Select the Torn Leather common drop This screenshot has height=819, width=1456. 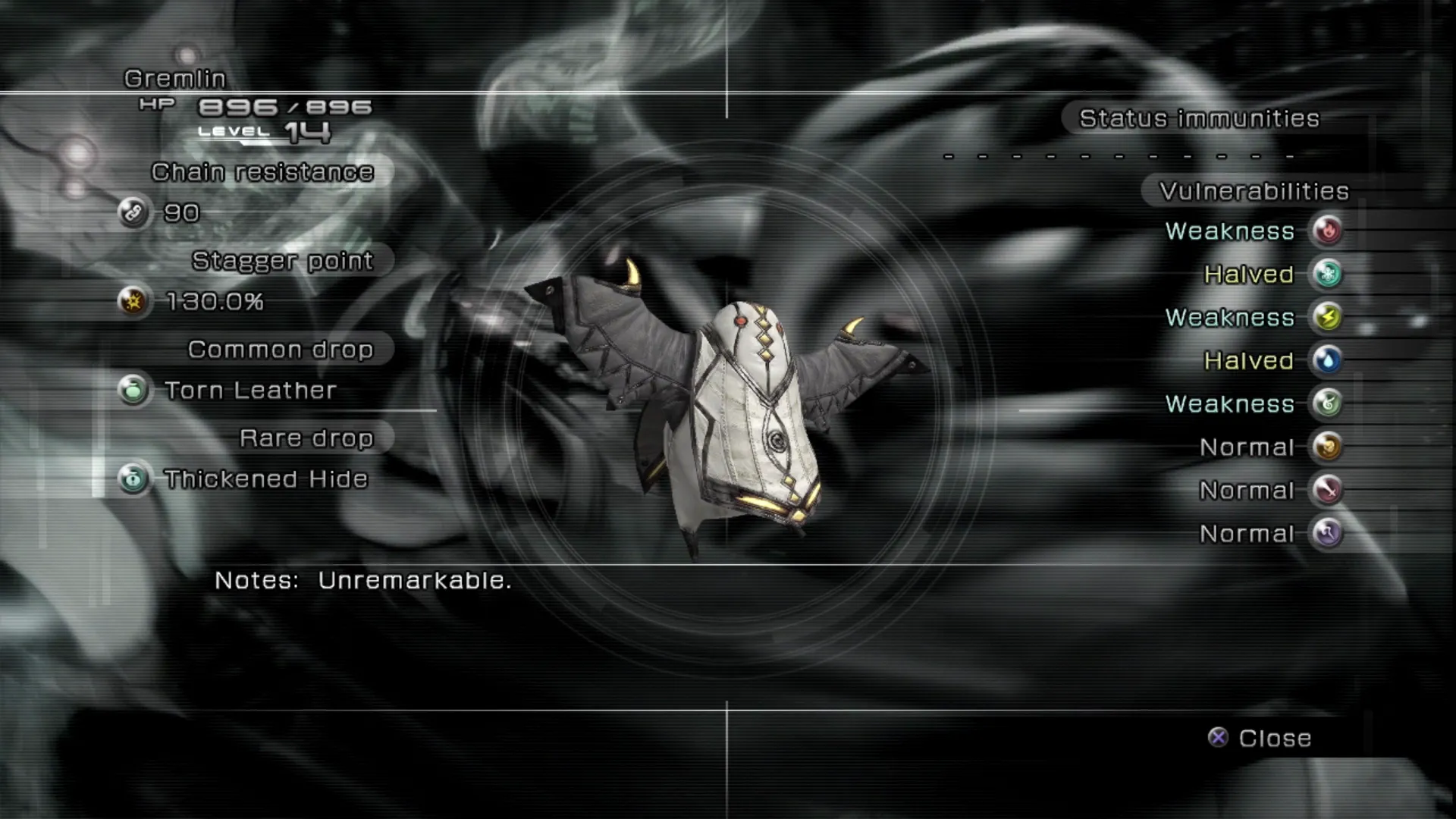tap(249, 391)
